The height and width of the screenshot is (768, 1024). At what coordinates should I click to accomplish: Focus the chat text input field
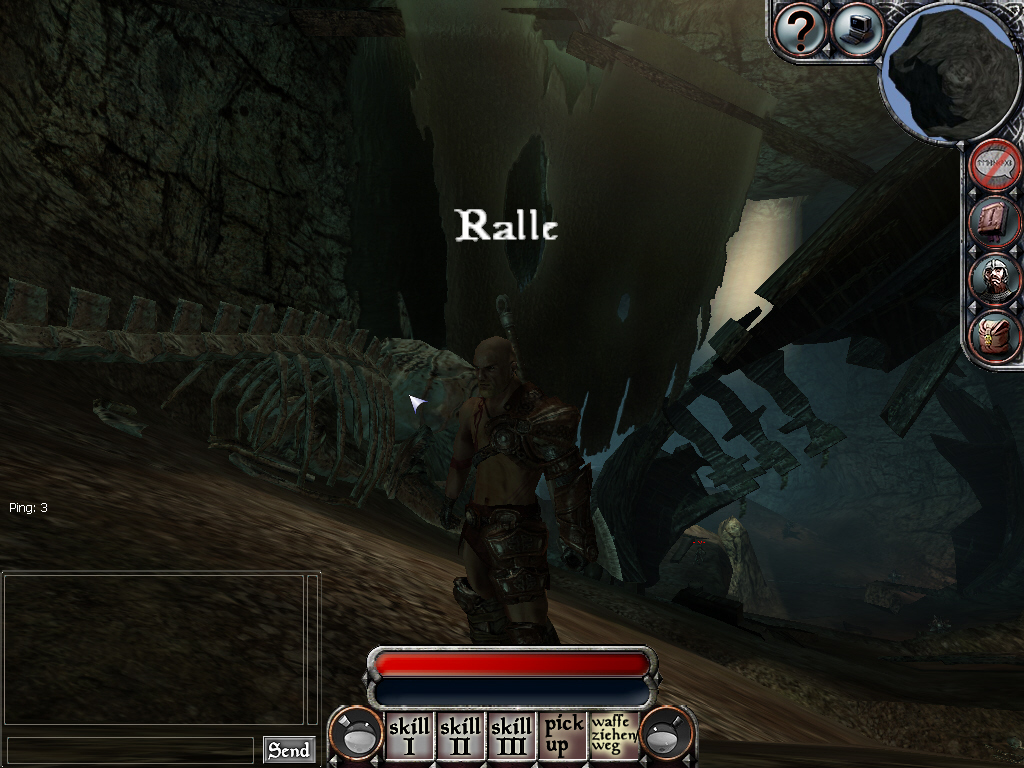(x=130, y=750)
